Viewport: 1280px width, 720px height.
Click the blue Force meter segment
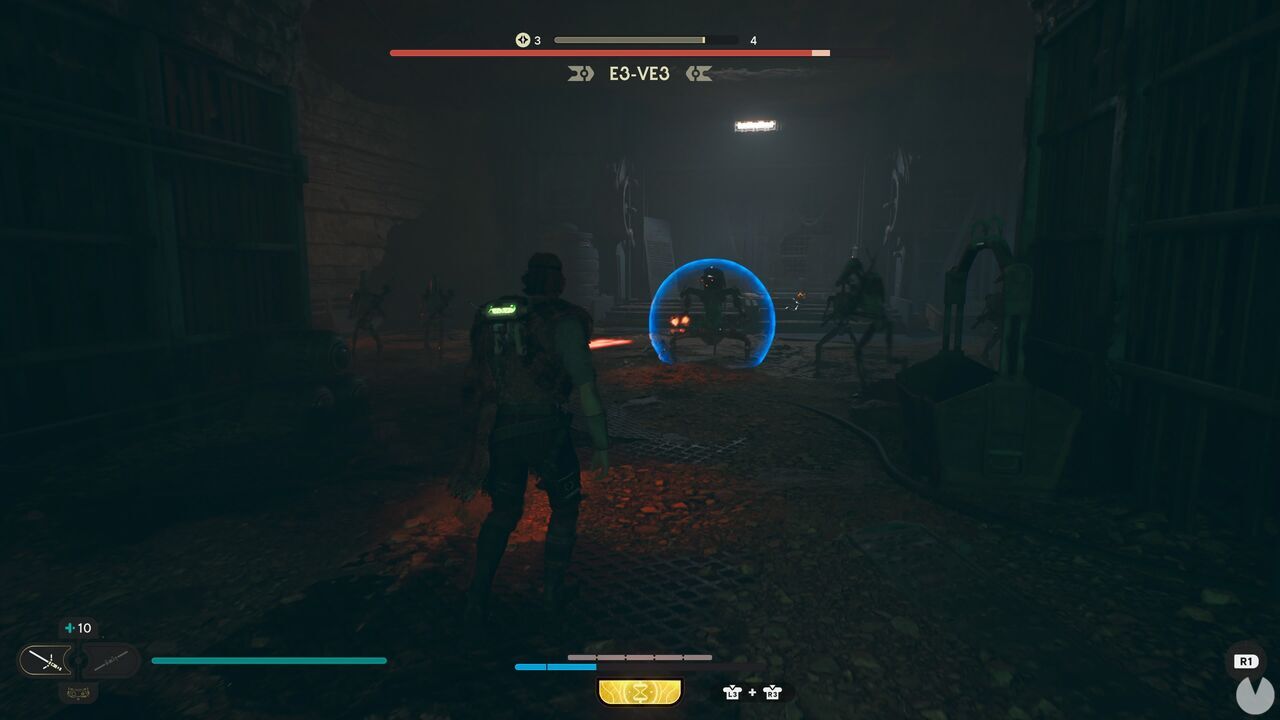tap(554, 666)
